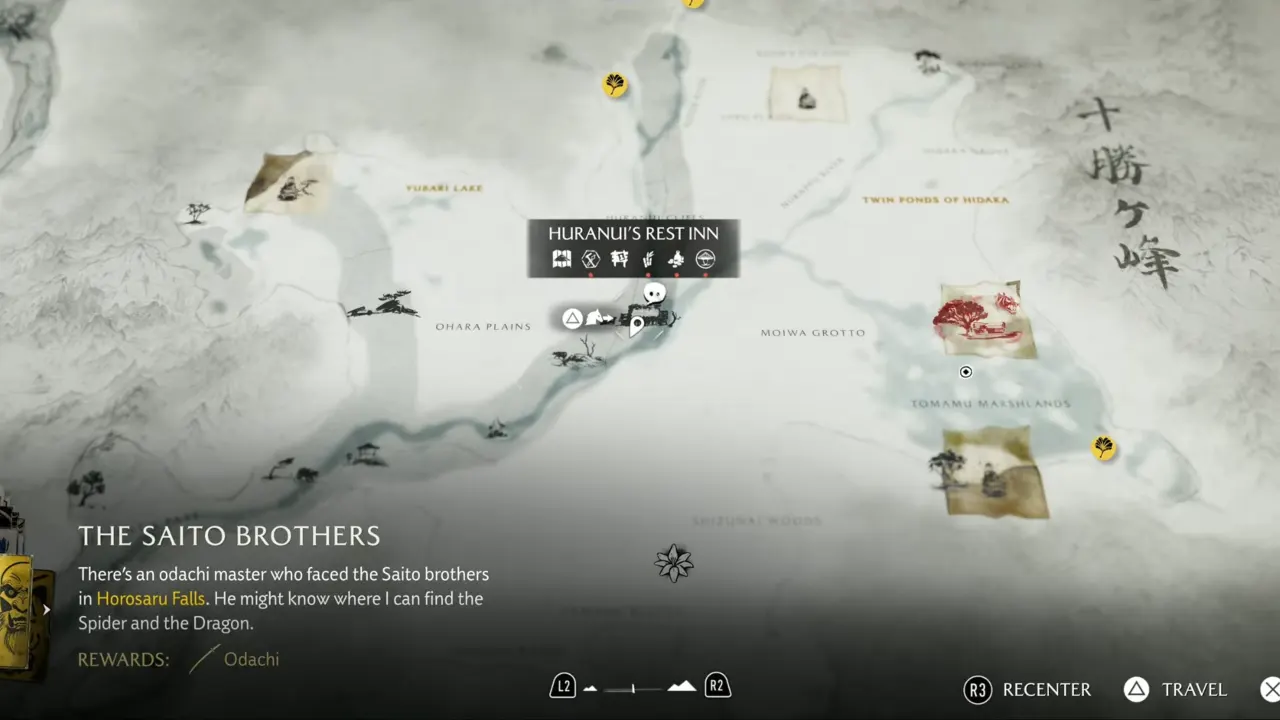1280x720 pixels.
Task: Adjust the map zoom slider
Action: (x=634, y=688)
